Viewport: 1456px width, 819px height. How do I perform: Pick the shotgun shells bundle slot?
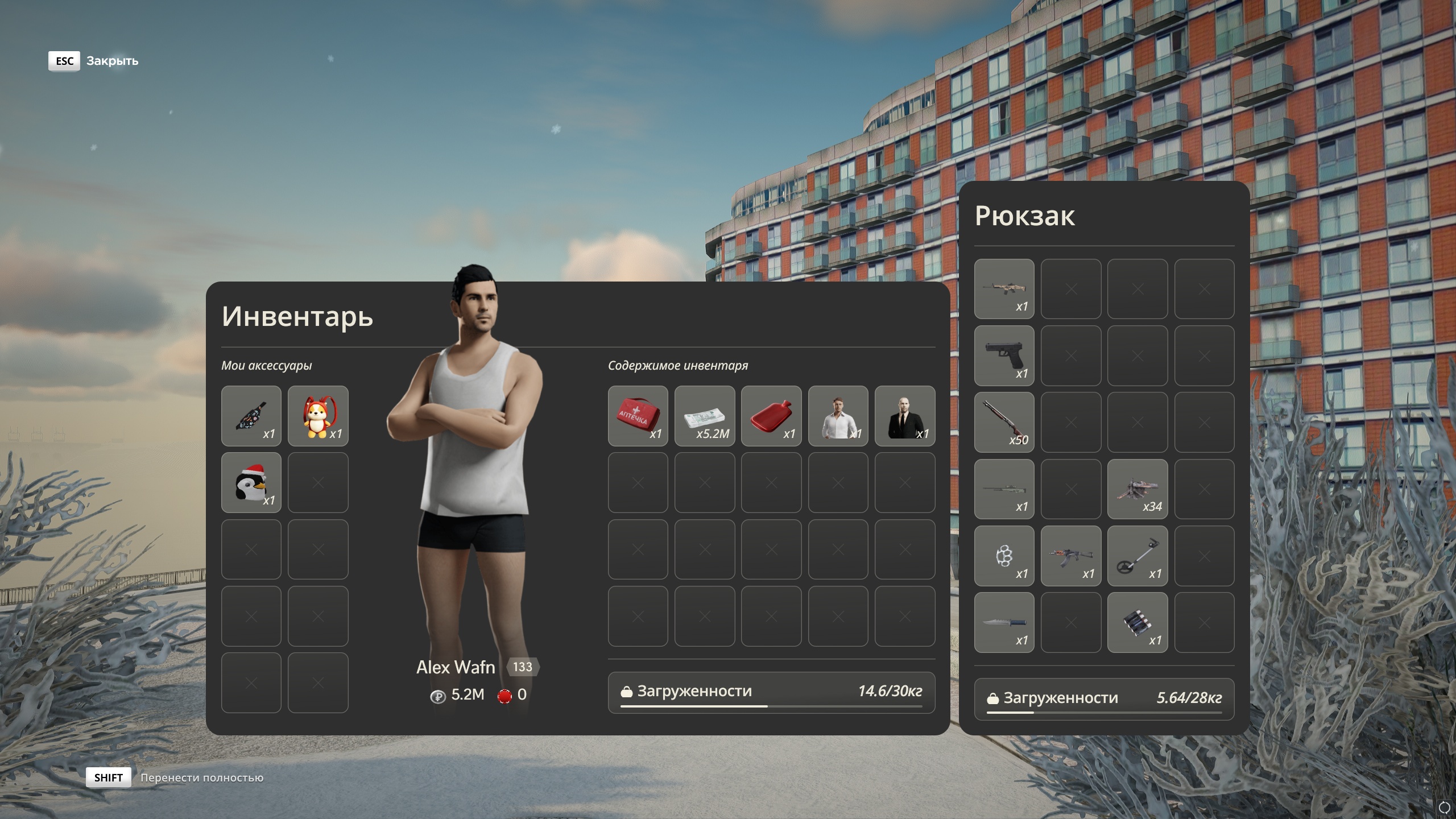[1137, 622]
